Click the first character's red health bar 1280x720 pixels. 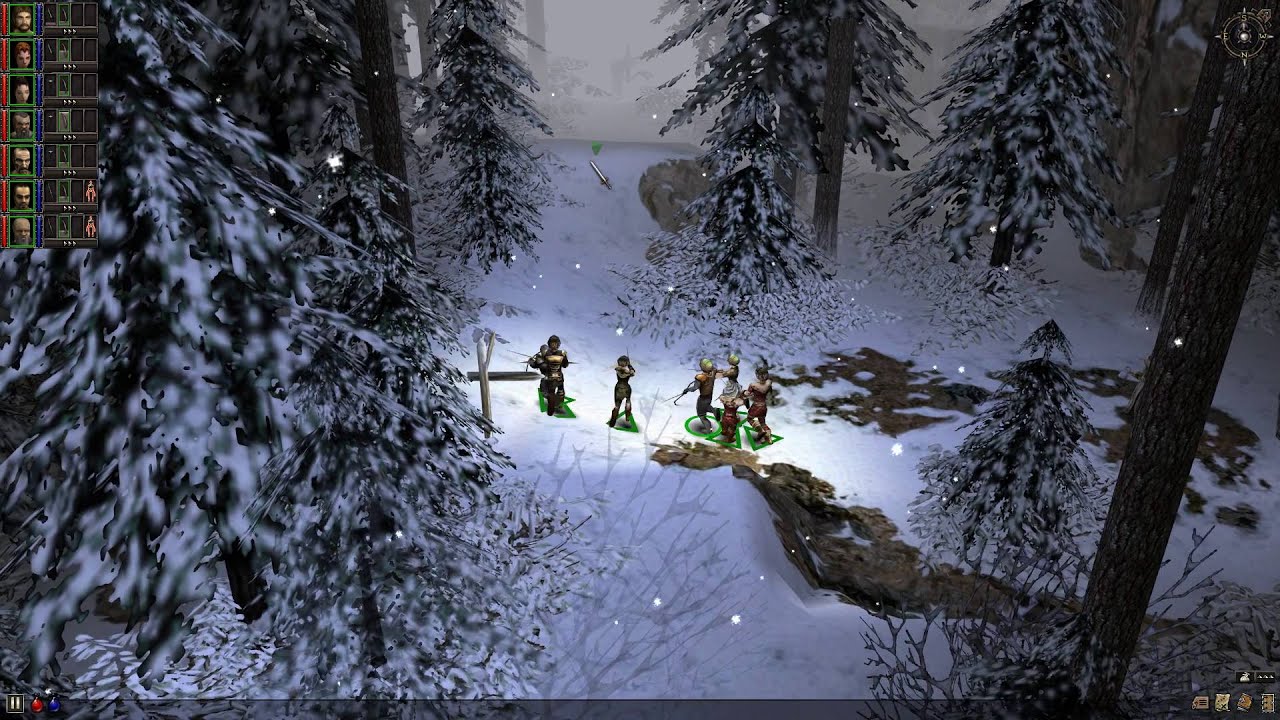4,18
